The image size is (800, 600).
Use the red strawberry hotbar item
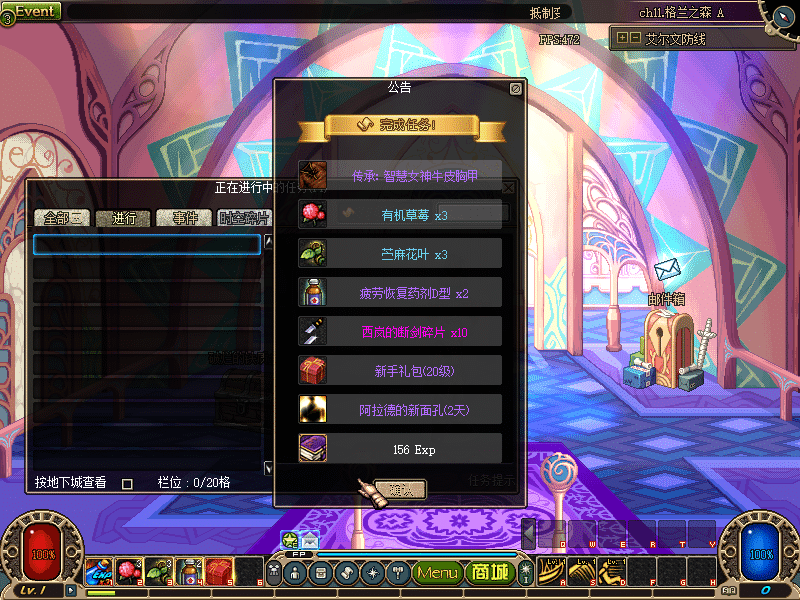128,572
